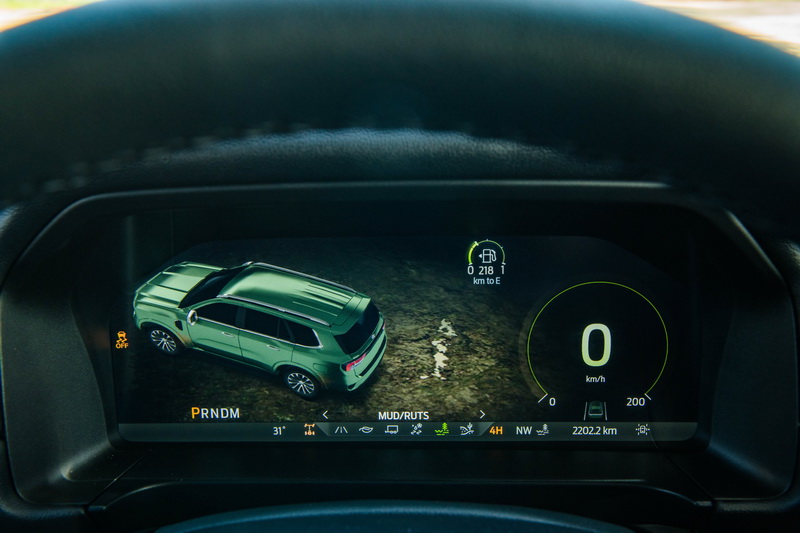800x533 pixels.
Task: Toggle the orange differential lock icon
Action: (310, 430)
